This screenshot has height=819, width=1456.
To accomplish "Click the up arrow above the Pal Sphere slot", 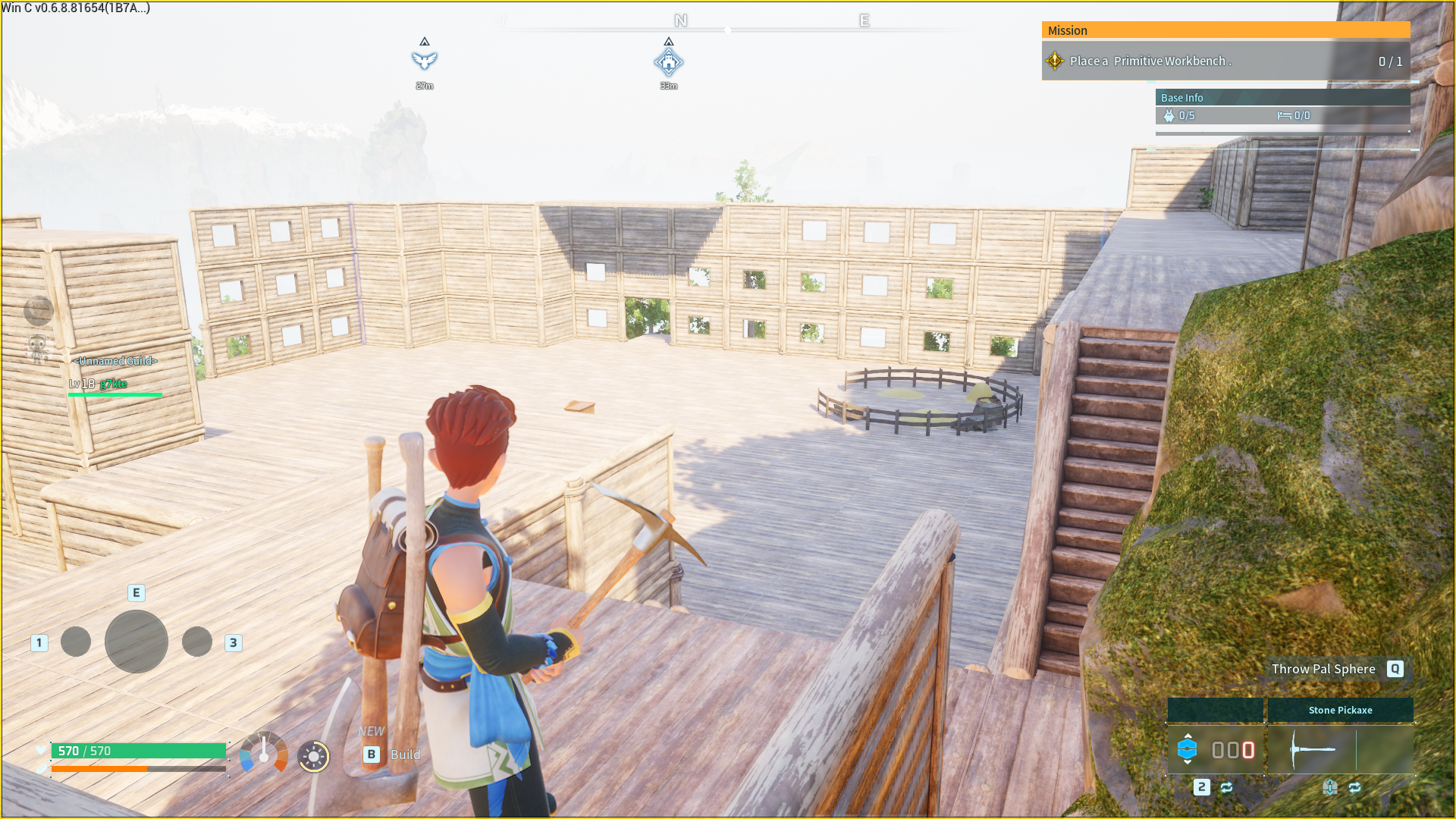I will pos(1188,736).
